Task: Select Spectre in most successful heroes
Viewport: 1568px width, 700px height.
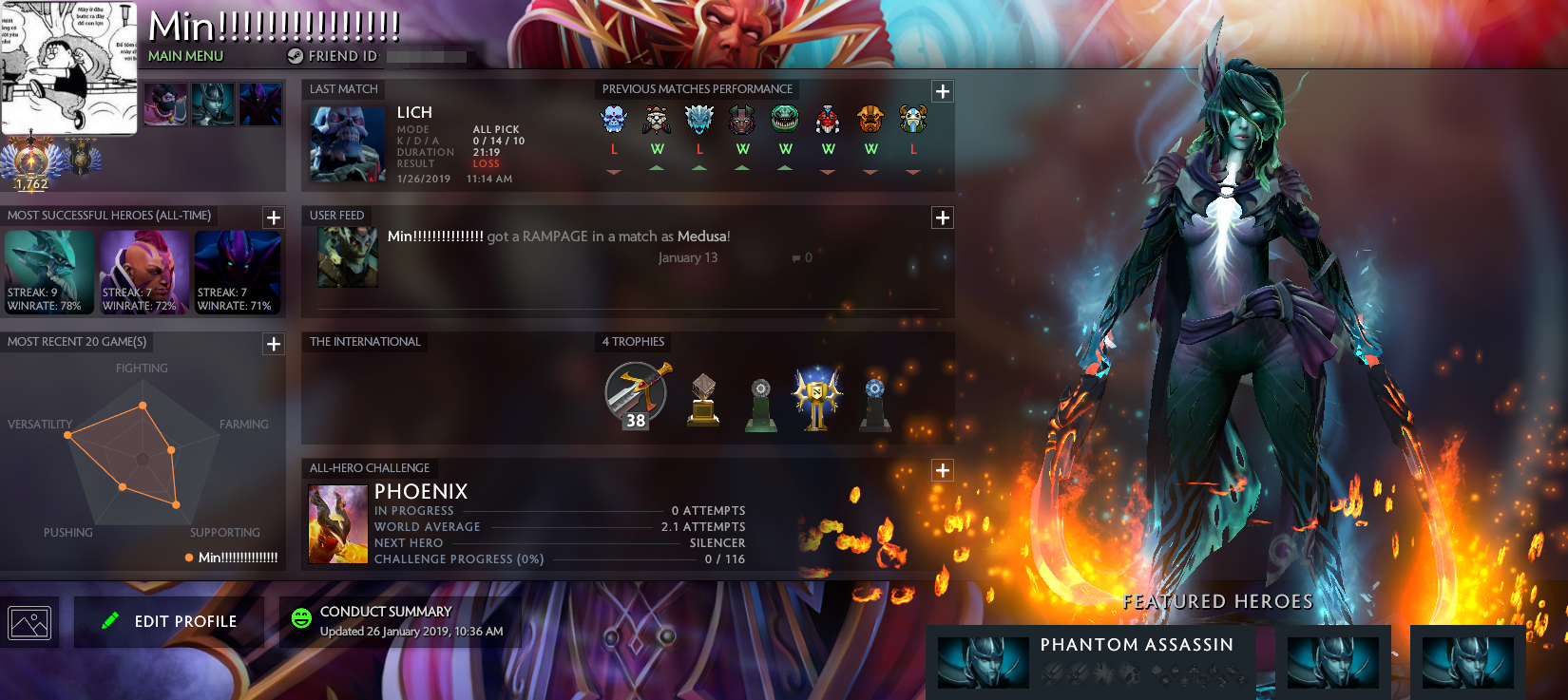Action: [238, 271]
